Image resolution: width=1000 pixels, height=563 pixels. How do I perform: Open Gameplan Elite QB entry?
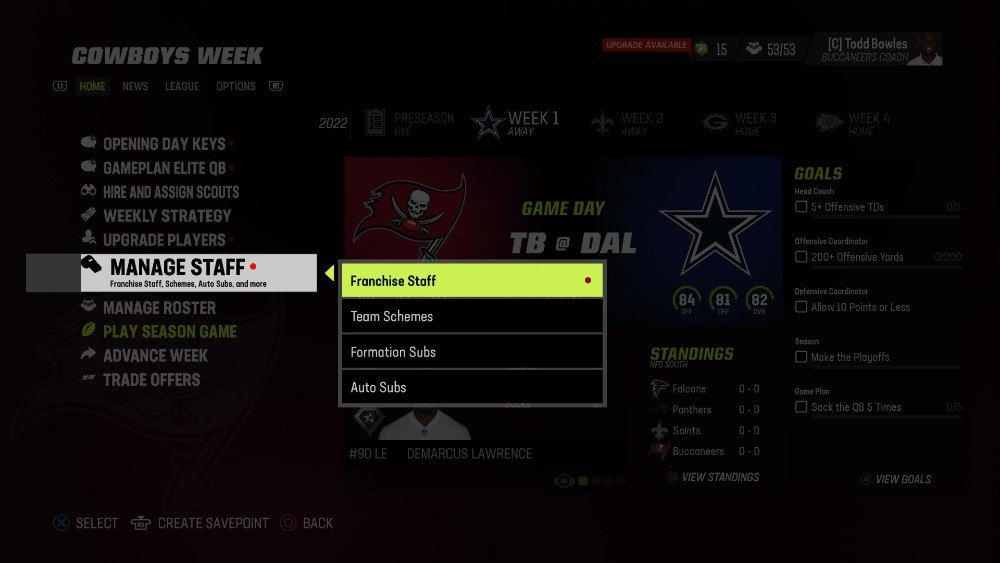click(164, 168)
